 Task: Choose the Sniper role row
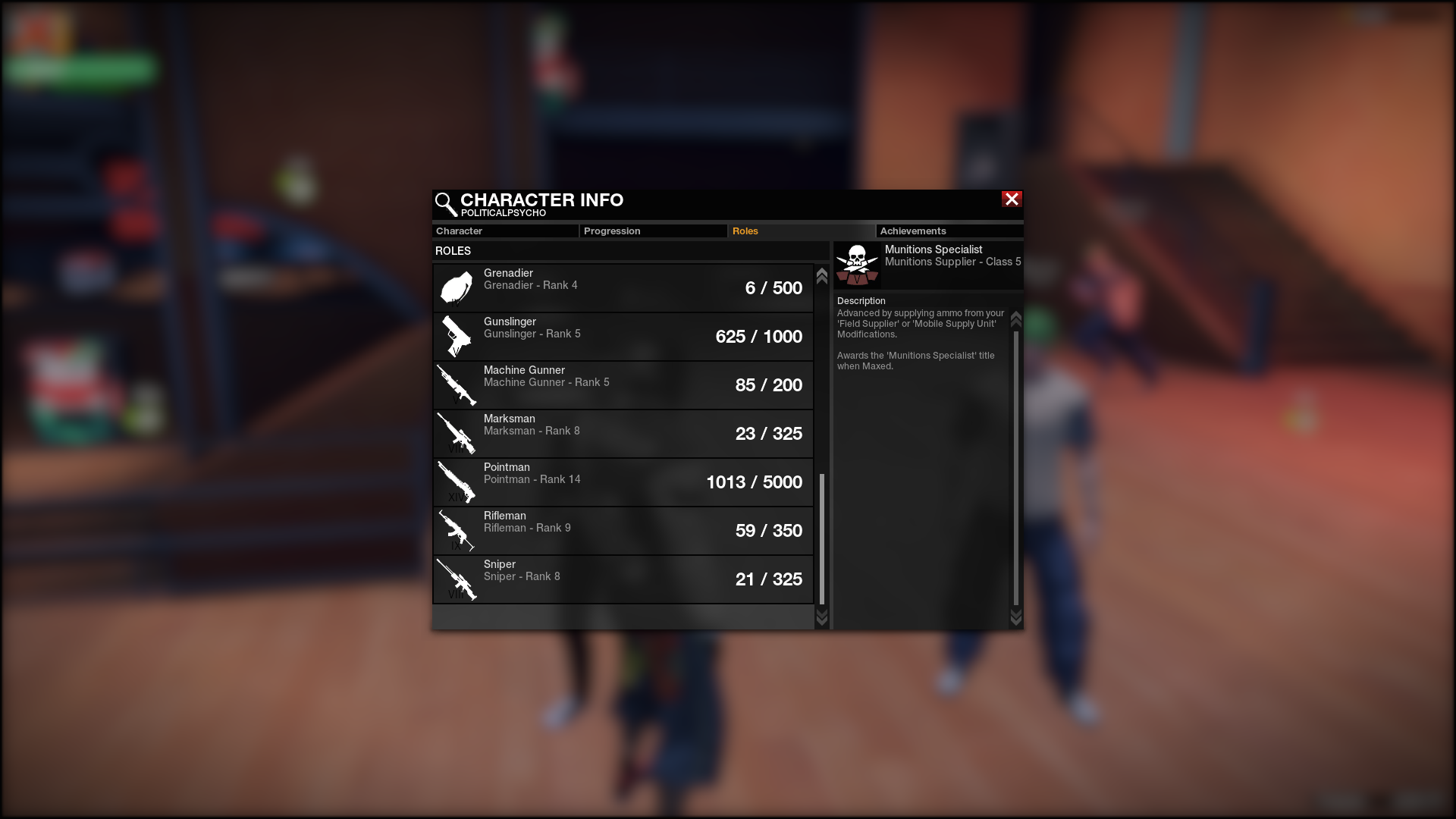coord(623,579)
